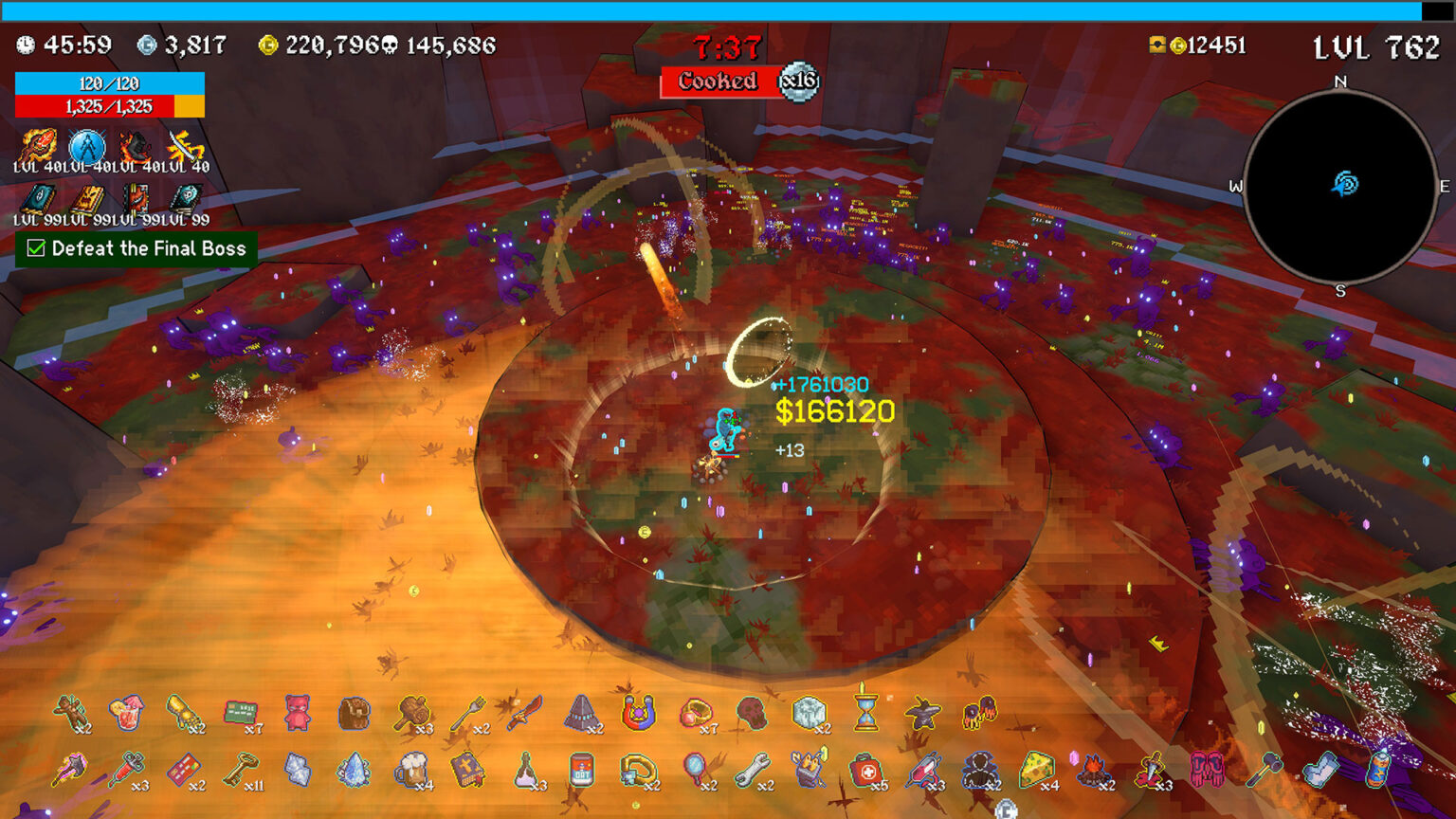Click the circular compass minimap
Viewport: 1456px width, 819px height.
1339,186
